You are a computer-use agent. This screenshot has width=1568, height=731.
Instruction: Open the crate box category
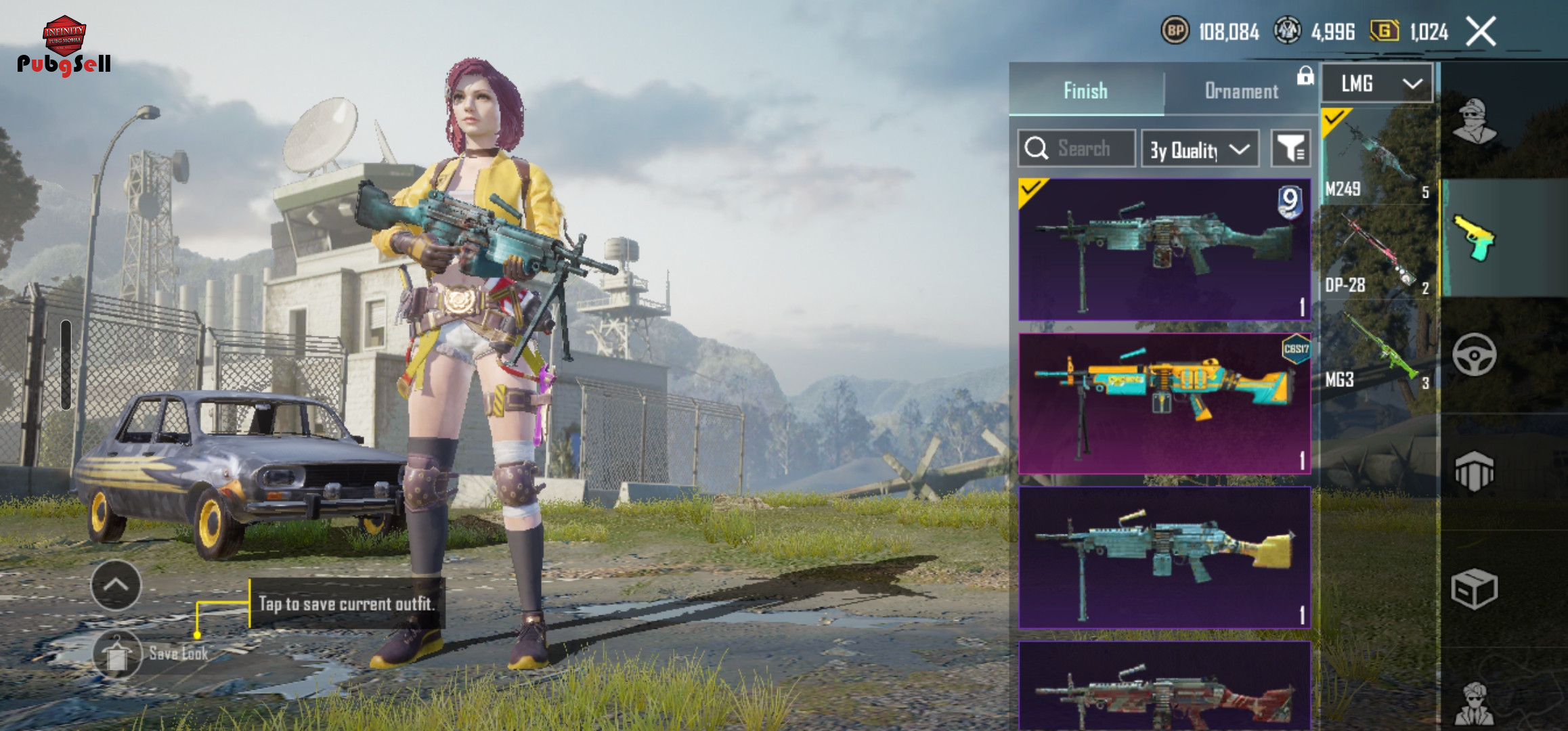coord(1475,589)
